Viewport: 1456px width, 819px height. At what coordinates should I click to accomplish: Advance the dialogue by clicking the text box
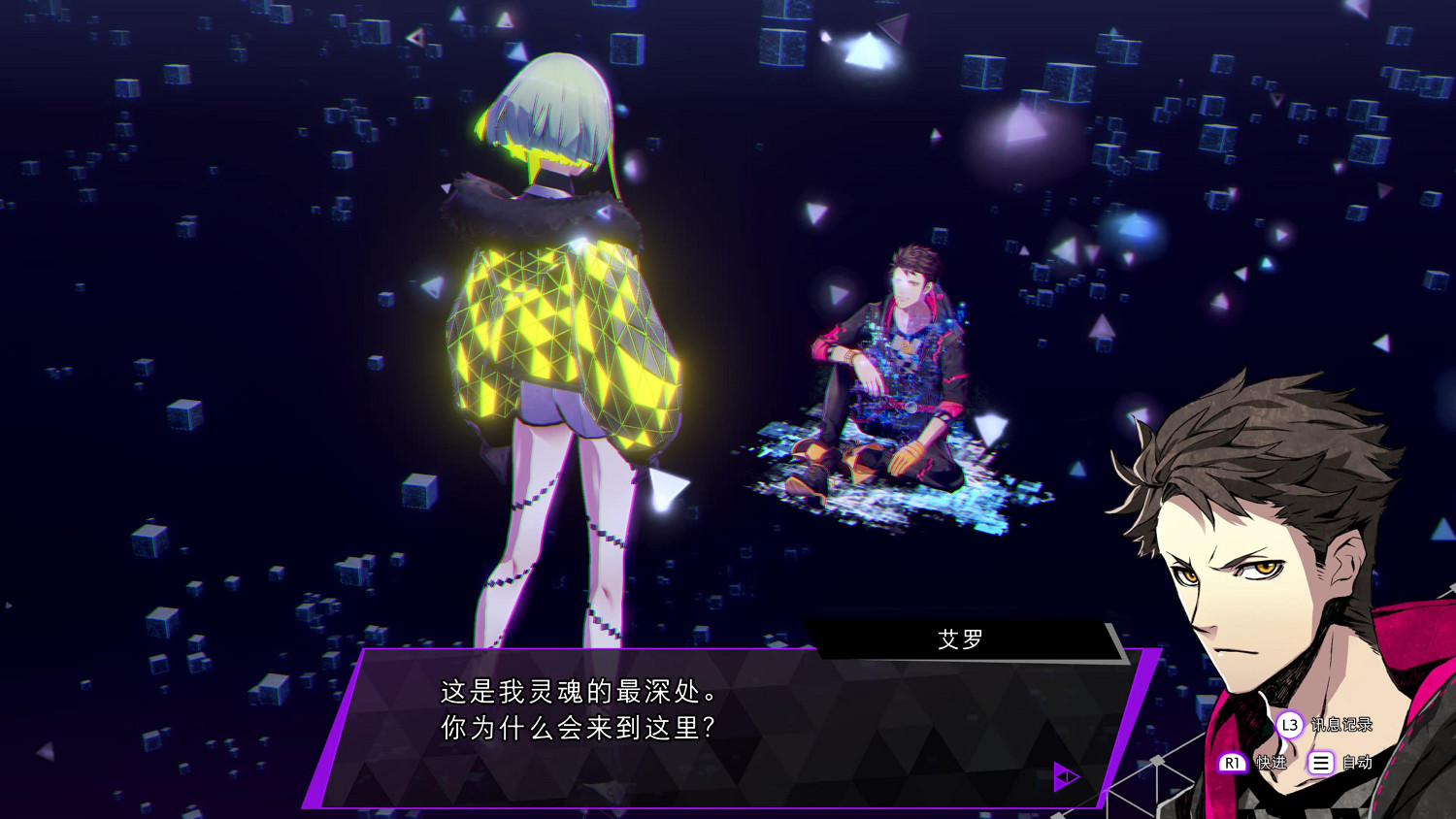[679, 718]
